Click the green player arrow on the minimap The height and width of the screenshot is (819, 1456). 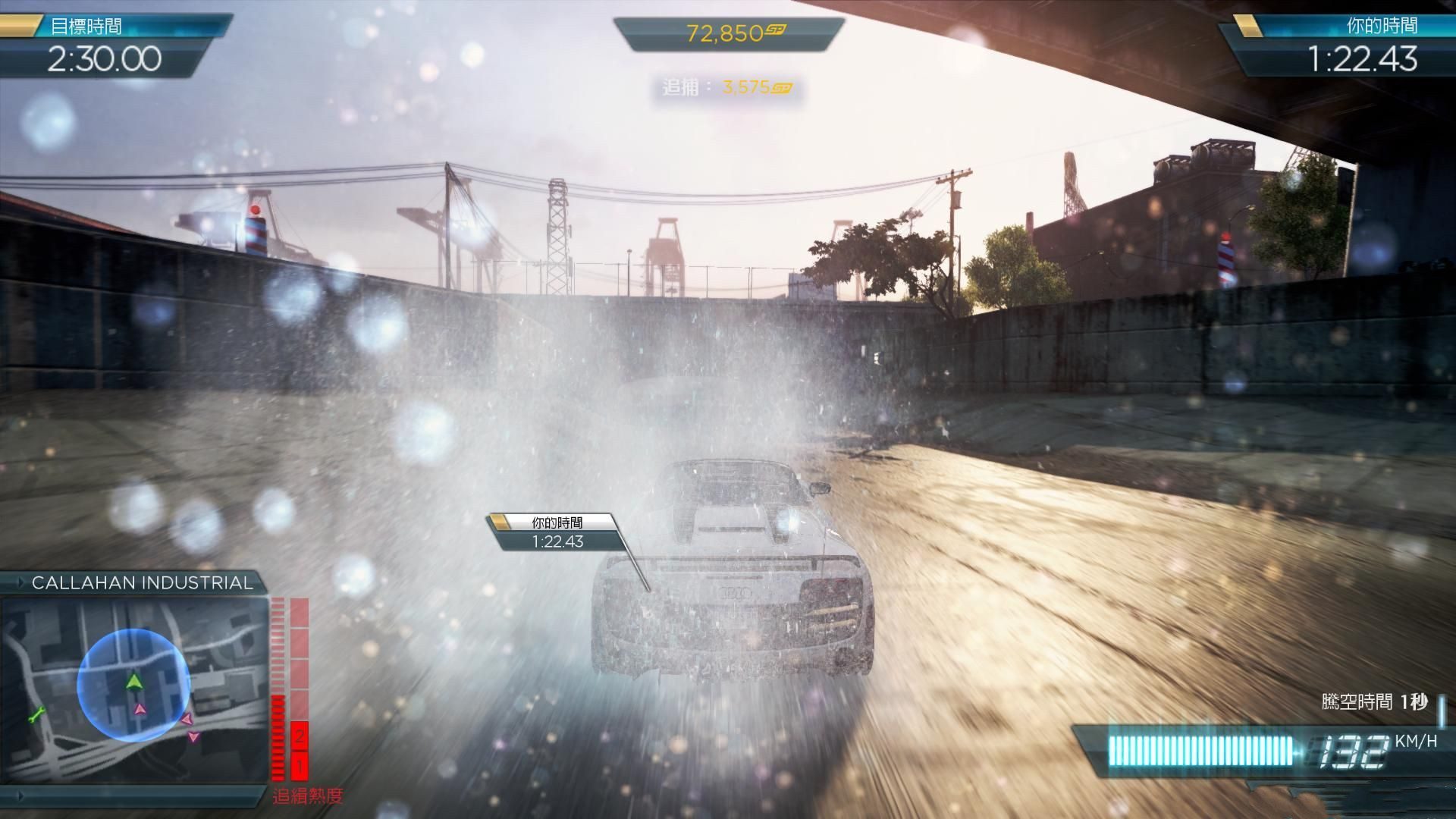[x=134, y=681]
